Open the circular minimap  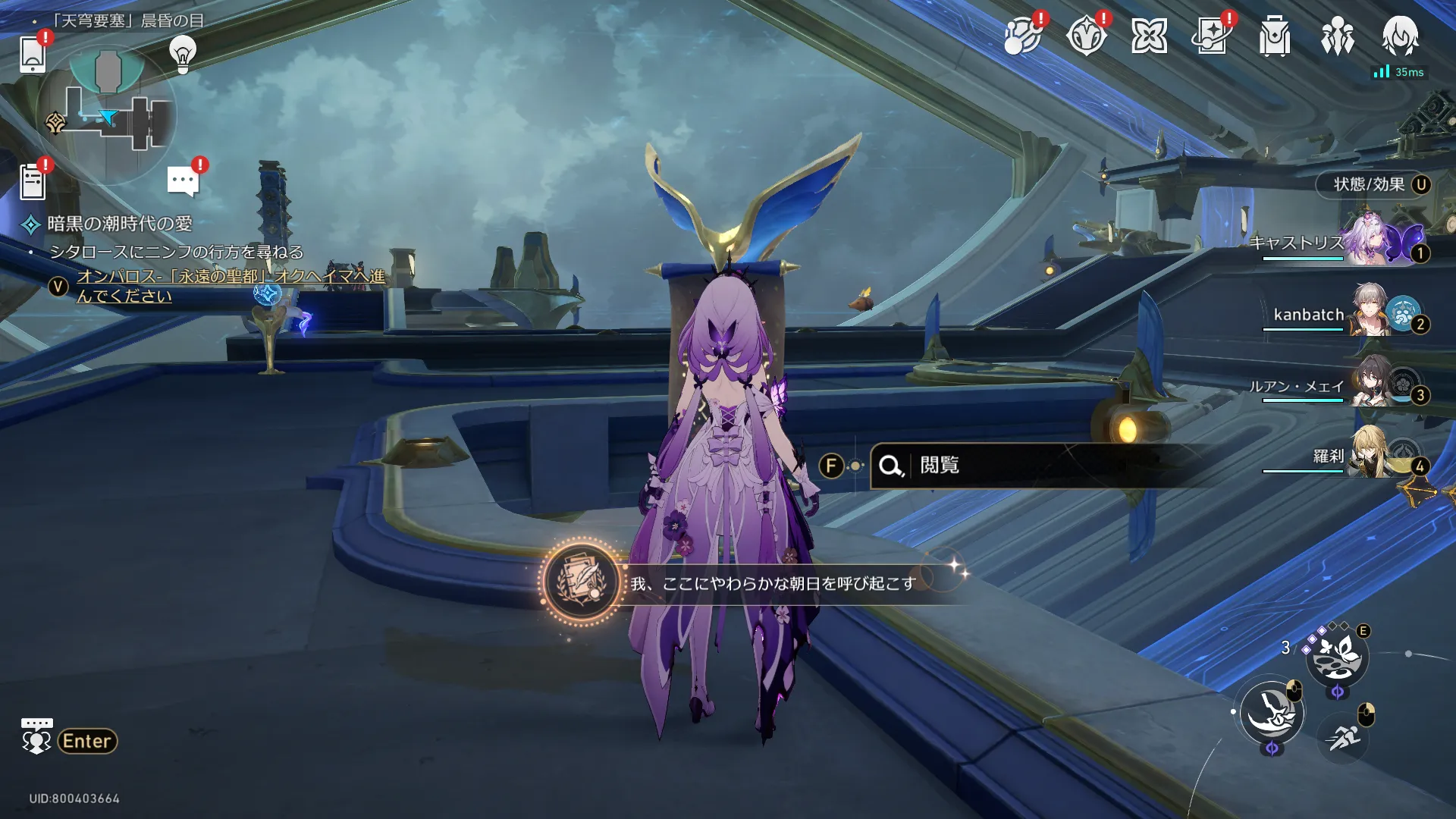tap(108, 115)
